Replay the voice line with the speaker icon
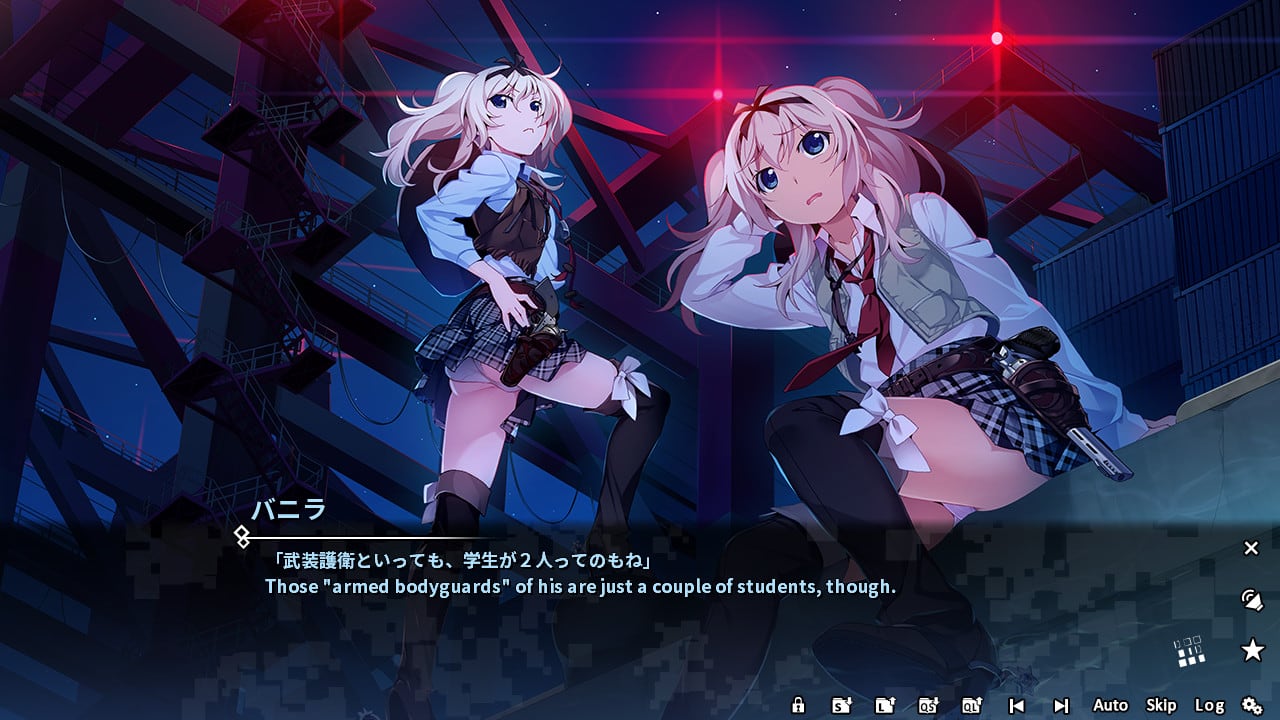This screenshot has width=1280, height=720. coord(1251,600)
